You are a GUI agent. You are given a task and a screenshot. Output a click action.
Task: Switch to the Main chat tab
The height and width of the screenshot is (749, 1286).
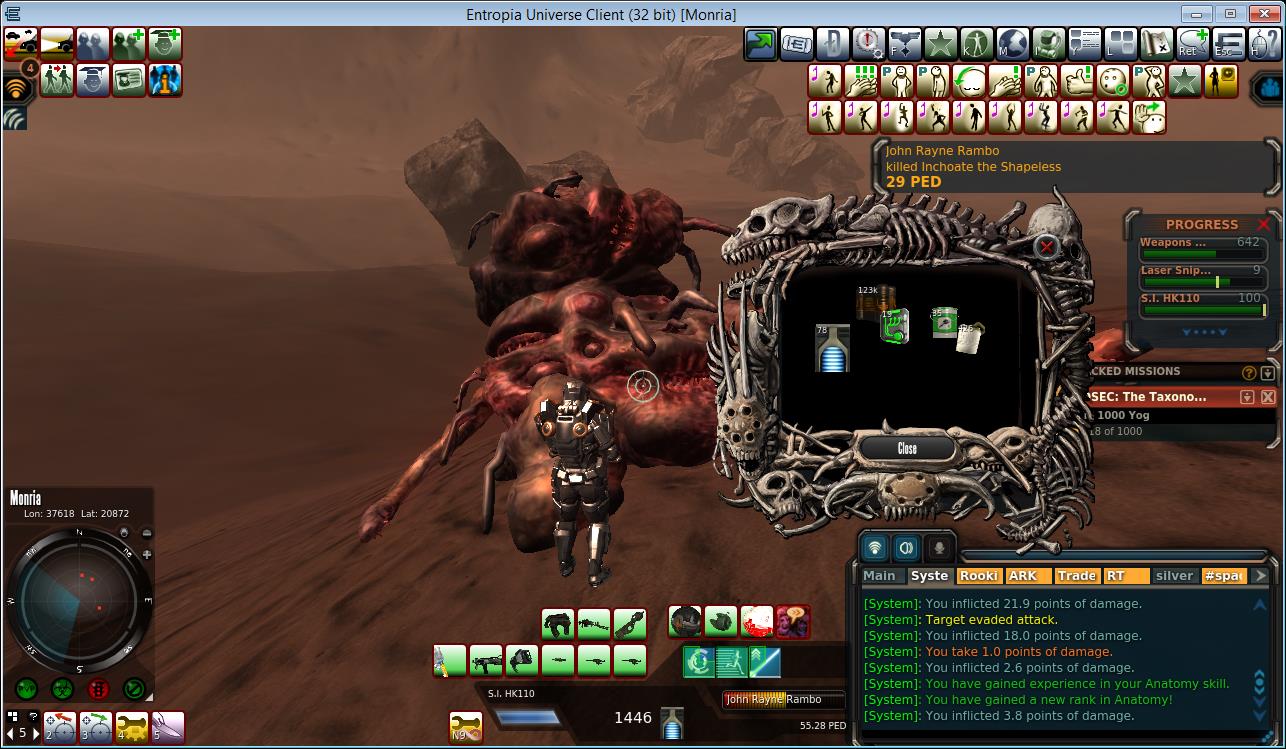coord(879,575)
